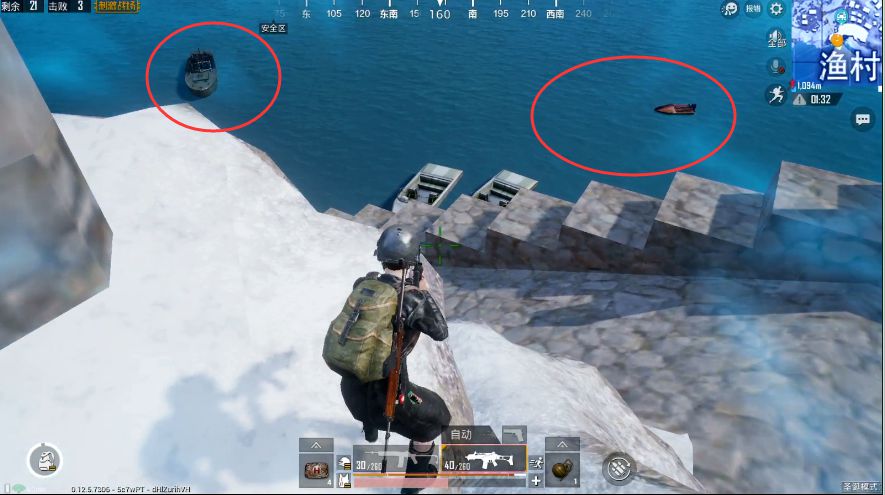Expand the throwables list arrow
885x495 pixels.
pos(561,444)
